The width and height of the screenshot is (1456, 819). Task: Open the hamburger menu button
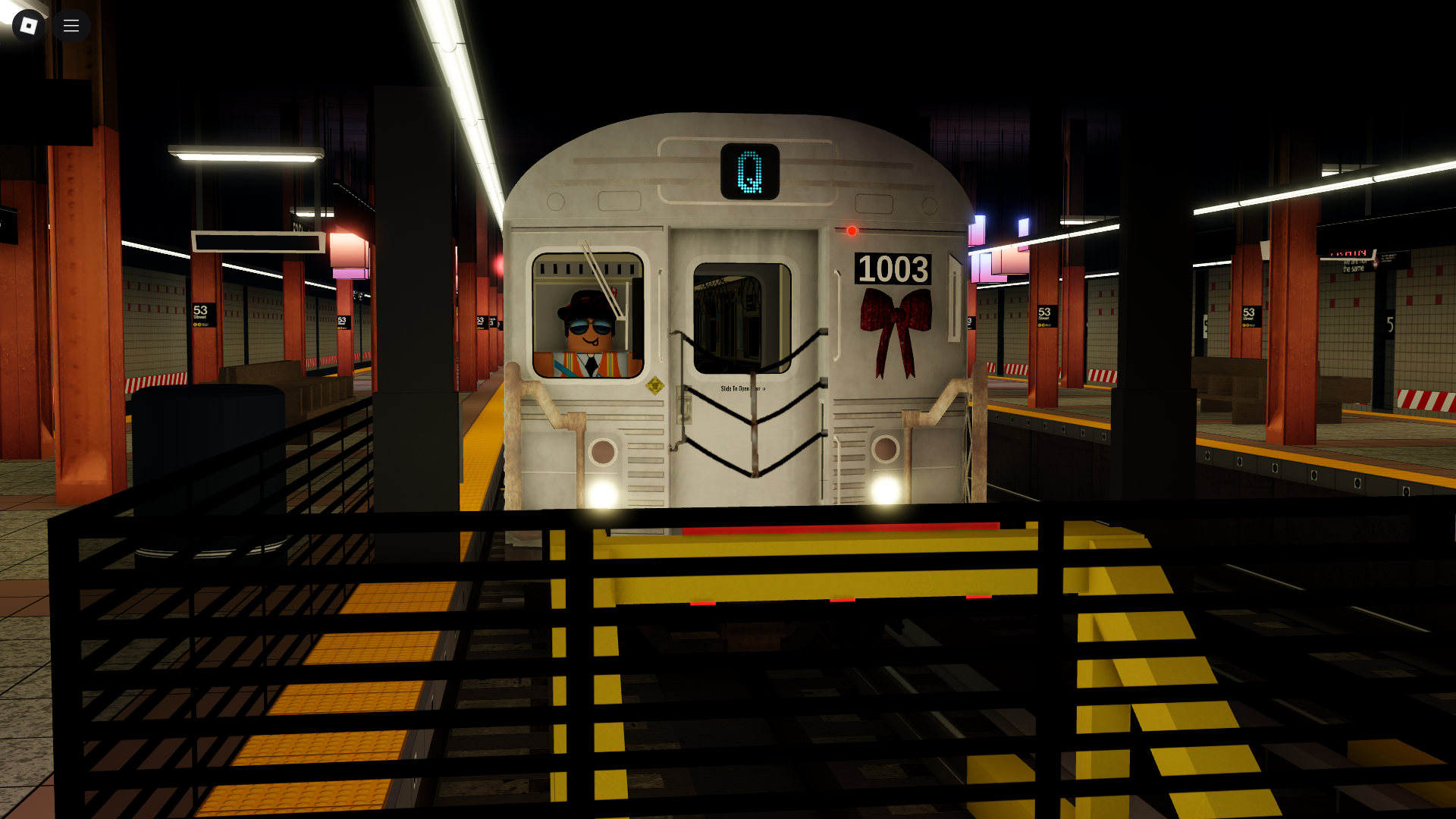[71, 26]
